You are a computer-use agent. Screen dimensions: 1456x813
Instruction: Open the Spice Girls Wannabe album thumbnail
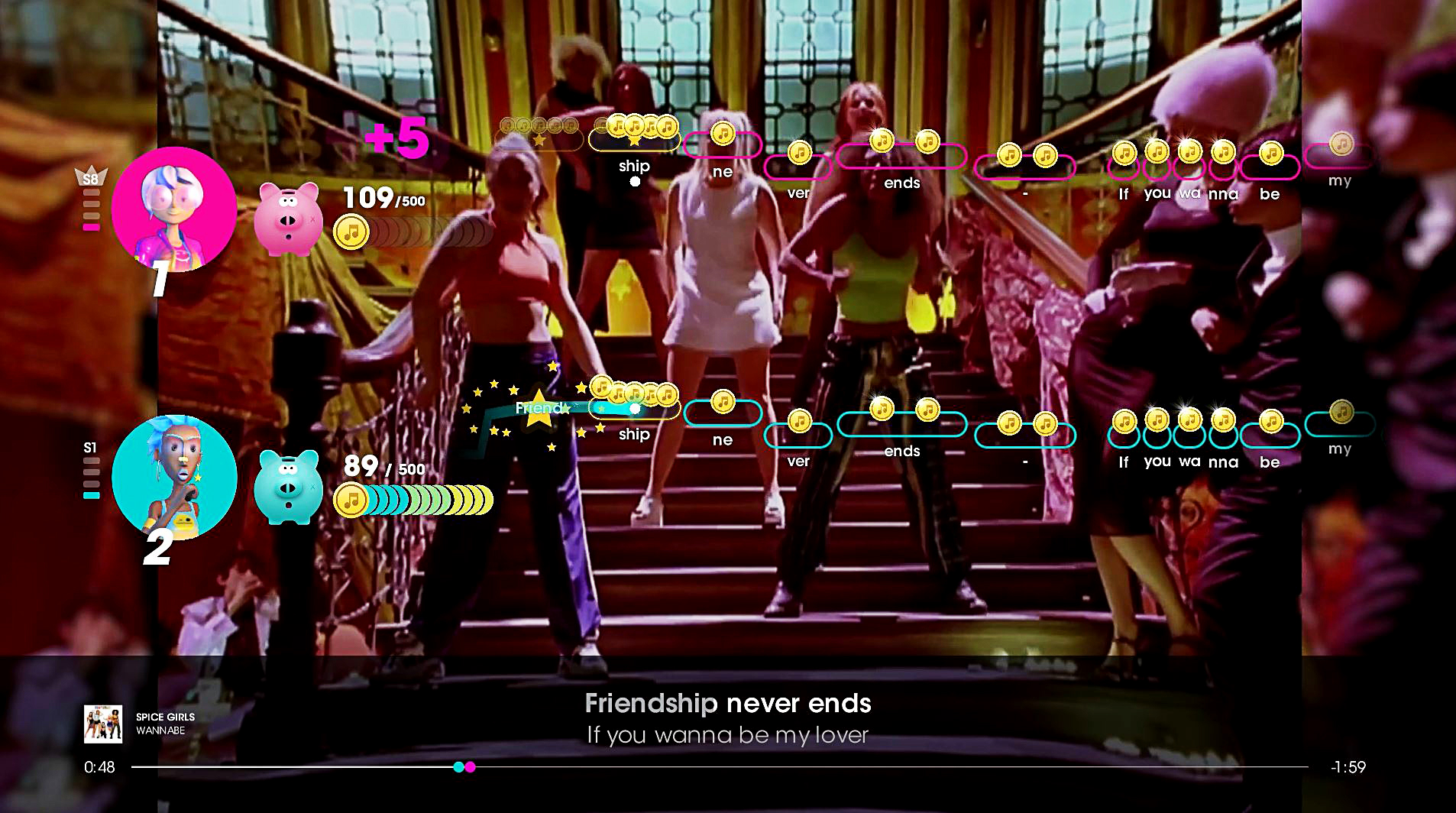(x=103, y=724)
